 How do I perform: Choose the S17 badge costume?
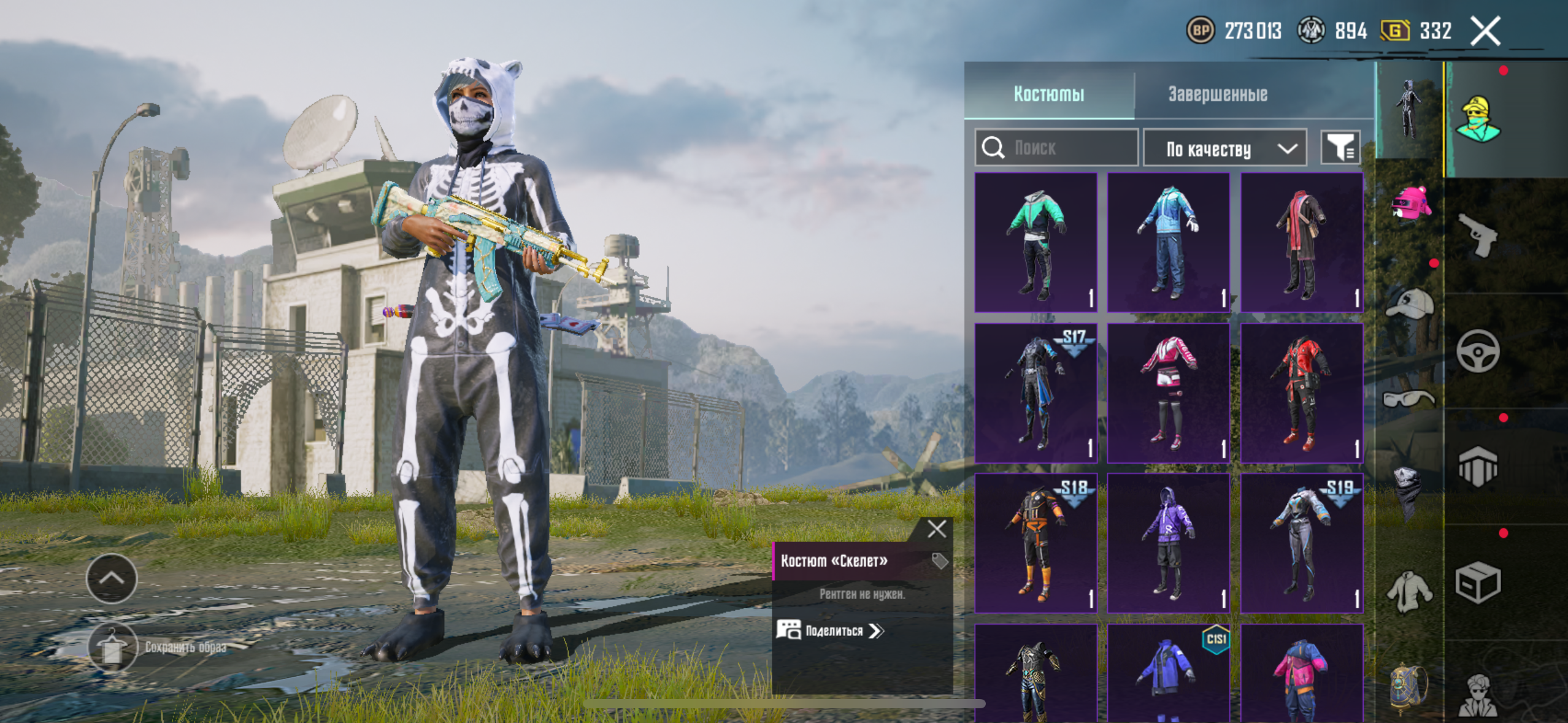[1036, 392]
